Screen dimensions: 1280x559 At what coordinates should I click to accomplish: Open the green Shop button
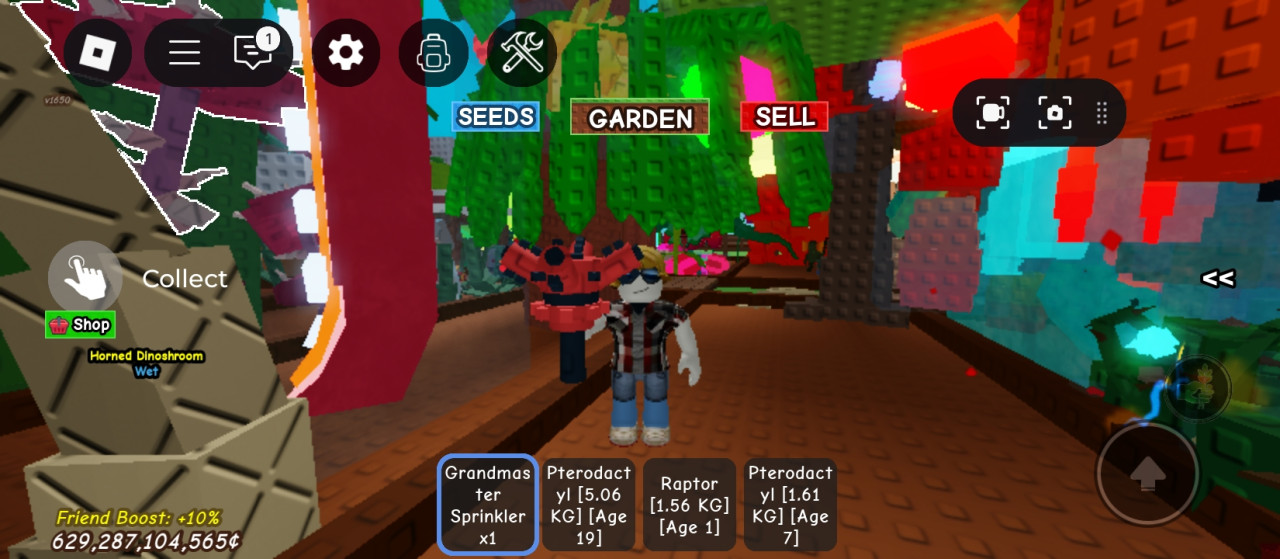point(80,325)
